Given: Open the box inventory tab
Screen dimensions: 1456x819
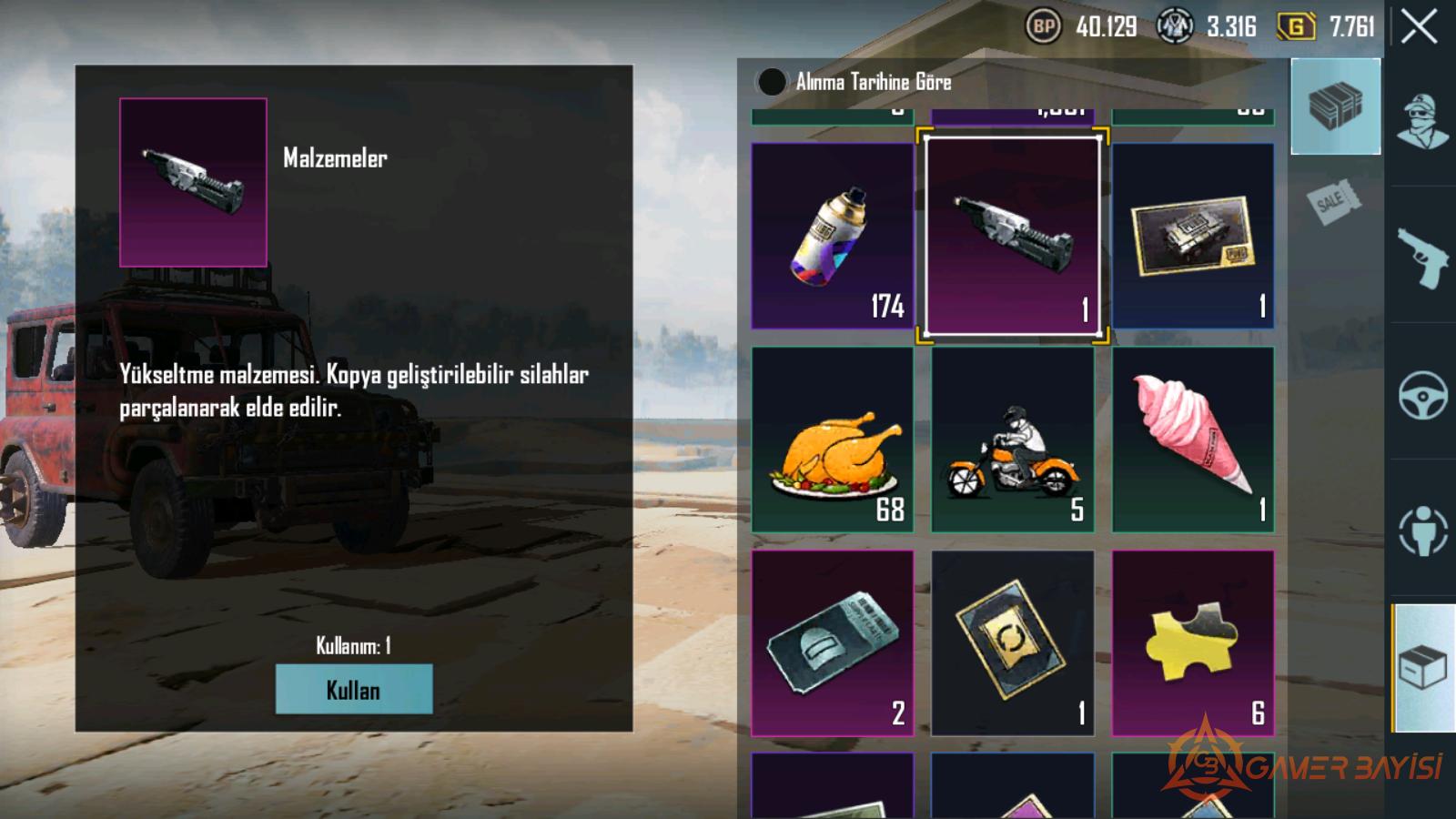Looking at the screenshot, I should (1422, 668).
